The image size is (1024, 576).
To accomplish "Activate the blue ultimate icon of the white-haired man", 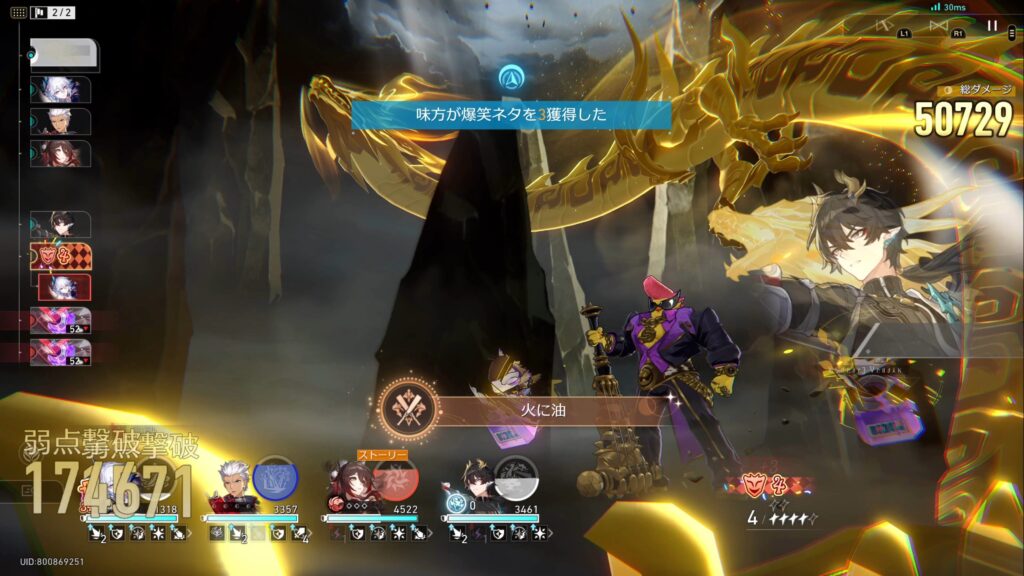I will [x=274, y=477].
